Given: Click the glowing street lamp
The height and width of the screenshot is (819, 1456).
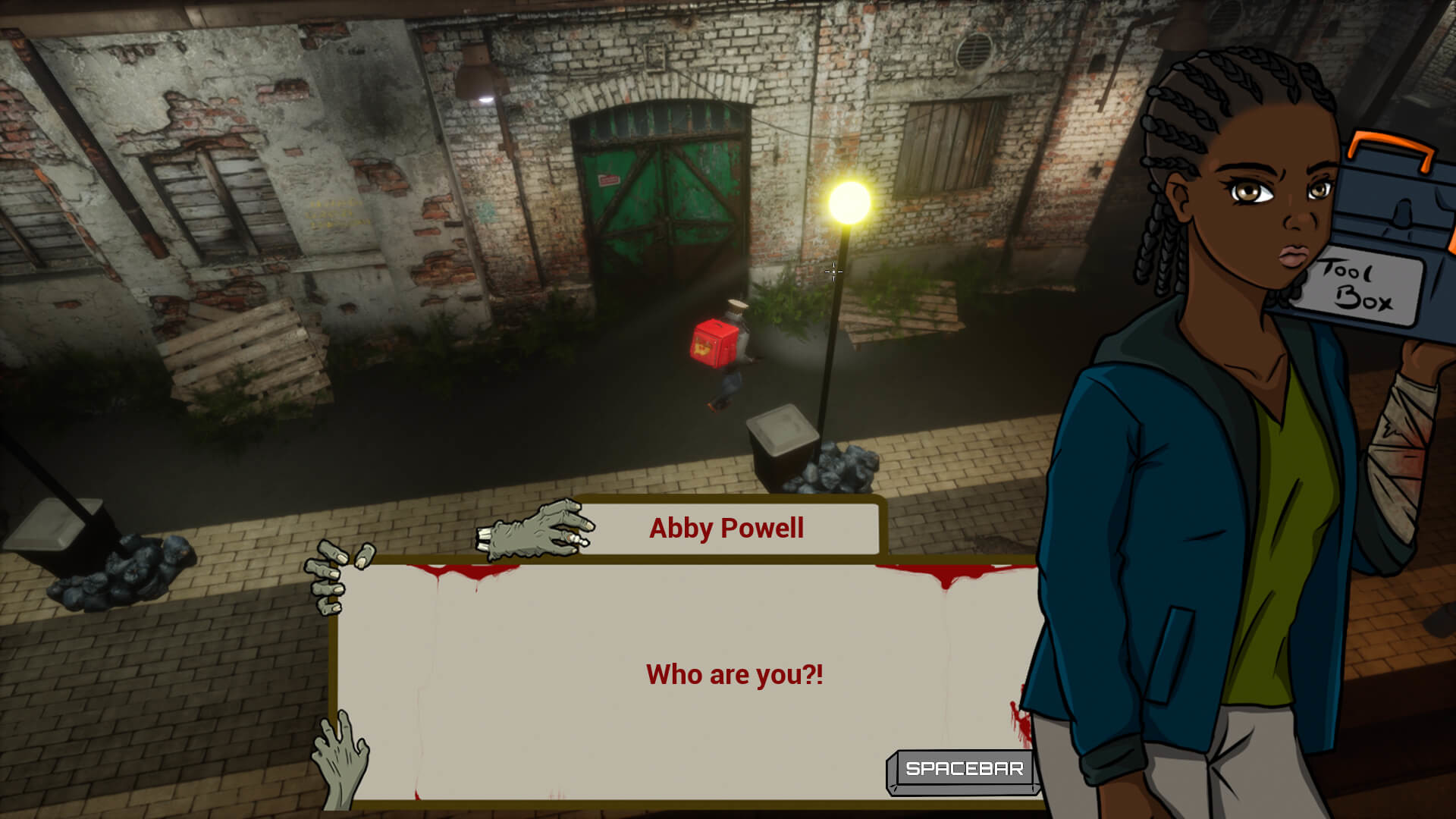Looking at the screenshot, I should [849, 201].
